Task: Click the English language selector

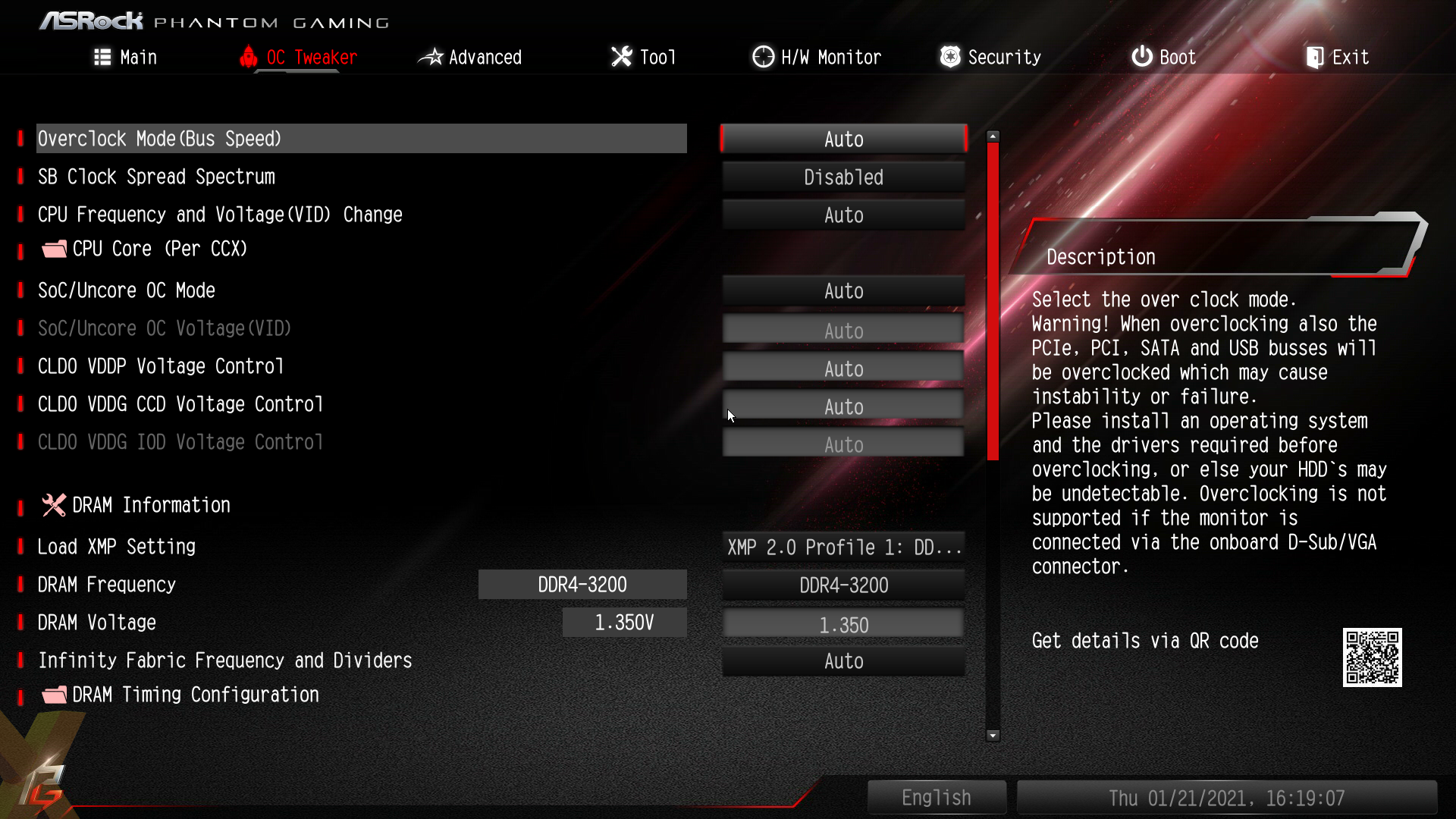Action: coord(937,797)
